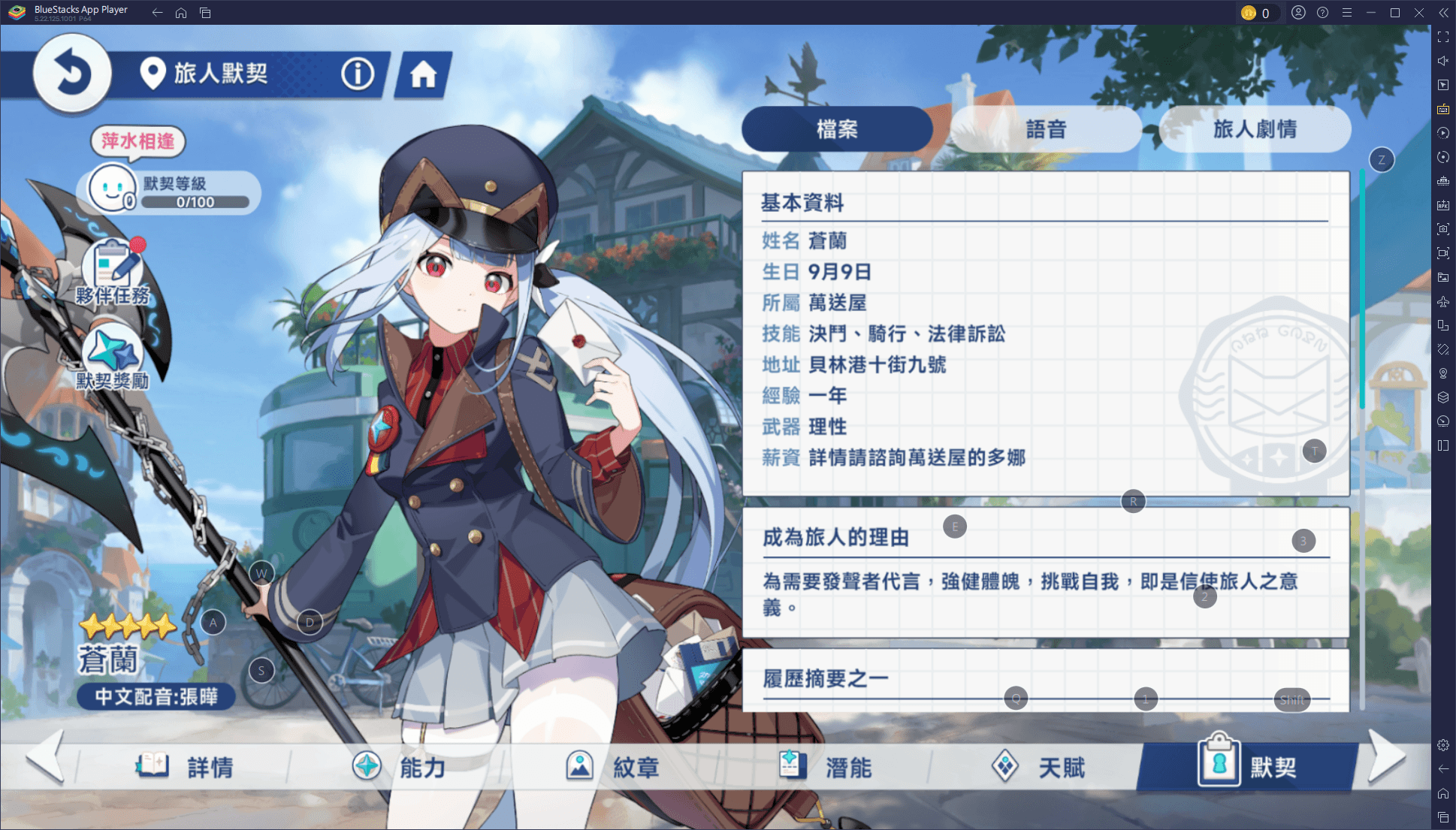1456x830 pixels.
Task: Click the home button near the top bar
Action: (424, 73)
